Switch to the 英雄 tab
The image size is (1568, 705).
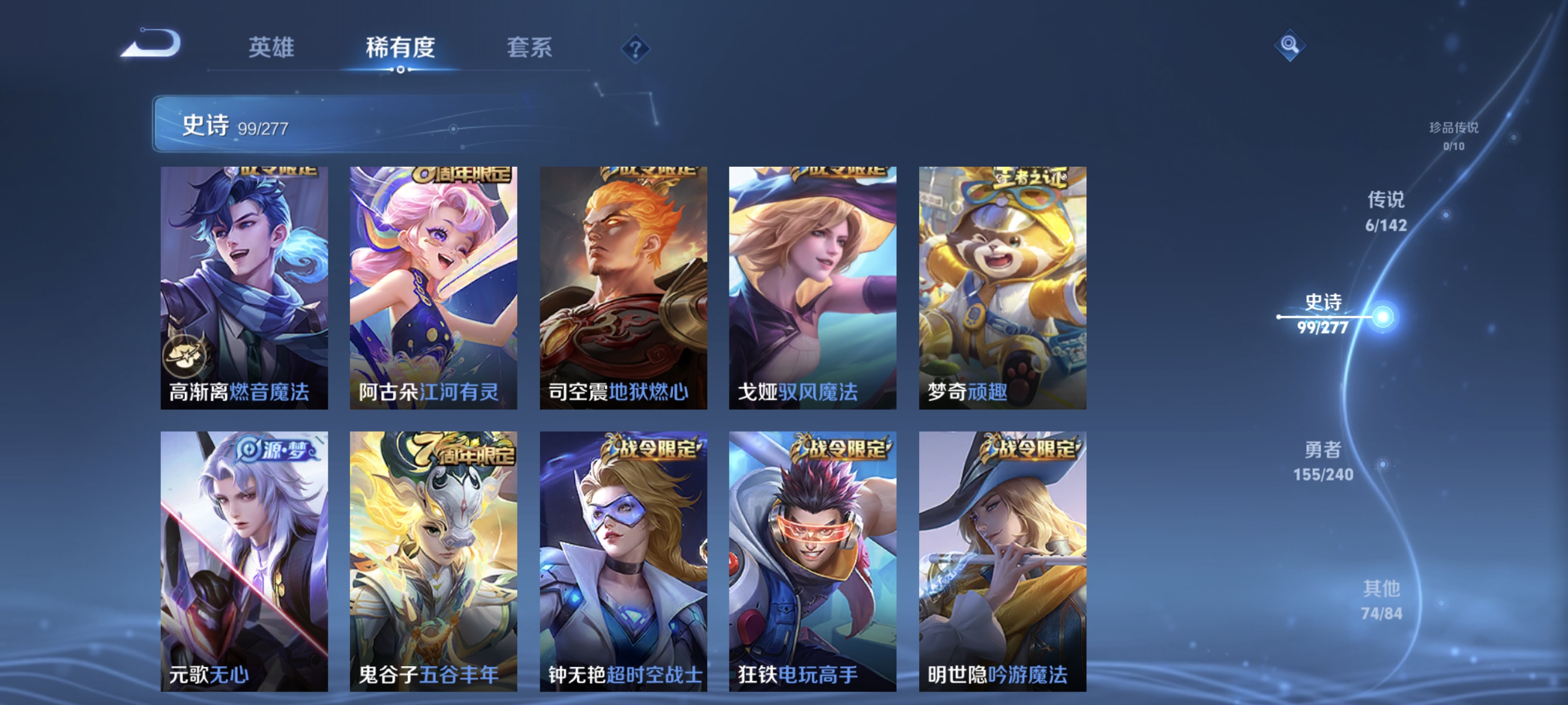pyautogui.click(x=272, y=49)
